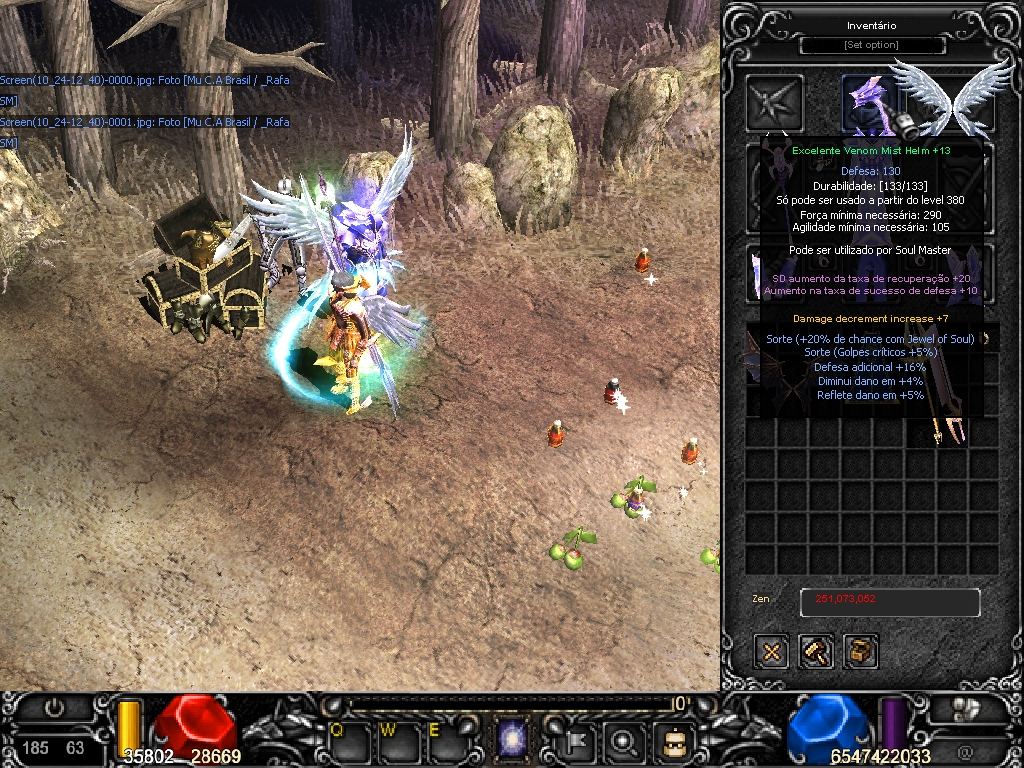Close the inventory with the X button
This screenshot has height=768, width=1024.
pos(772,652)
